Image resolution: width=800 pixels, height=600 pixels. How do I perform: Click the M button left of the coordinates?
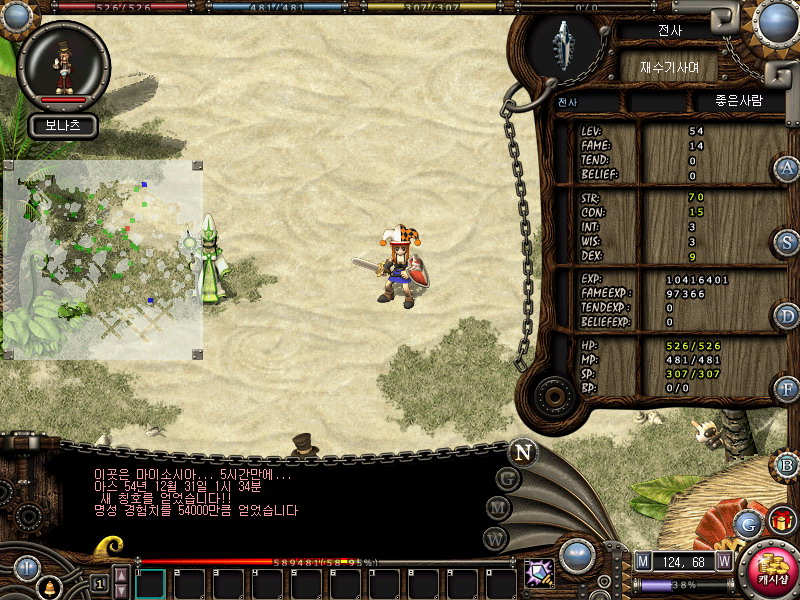(644, 561)
